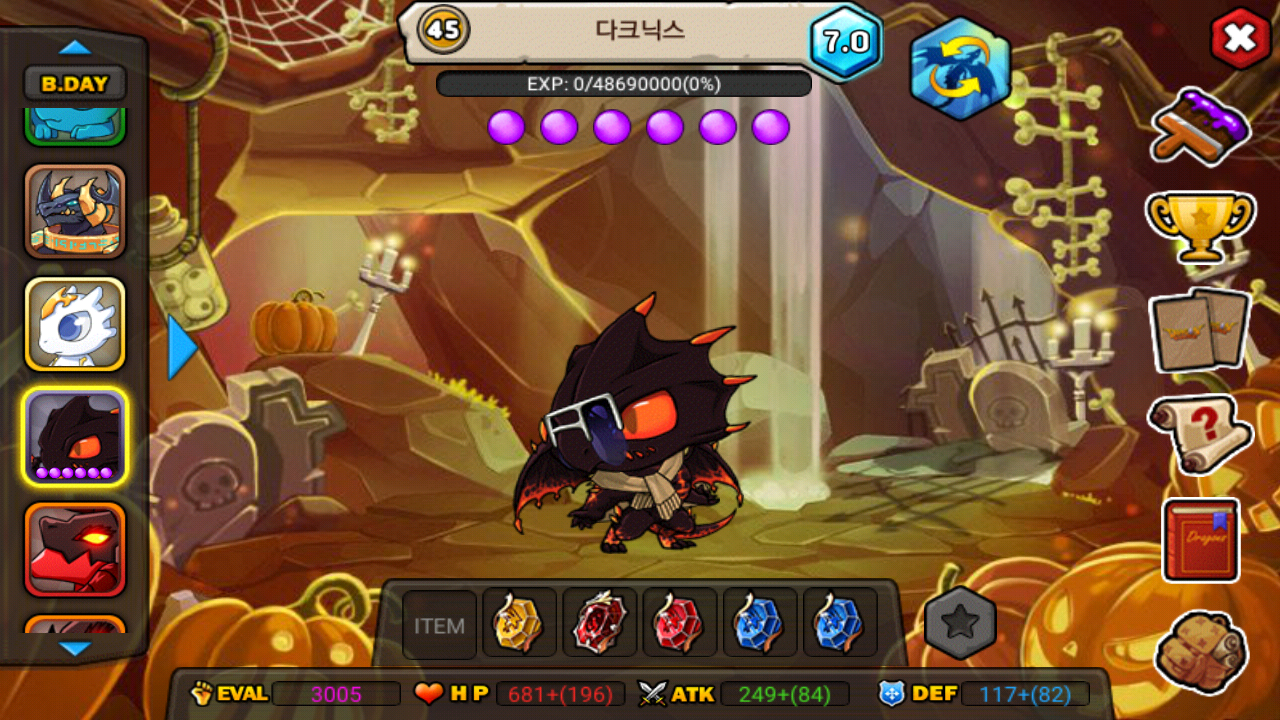Tap the dragon swap button

(x=959, y=69)
